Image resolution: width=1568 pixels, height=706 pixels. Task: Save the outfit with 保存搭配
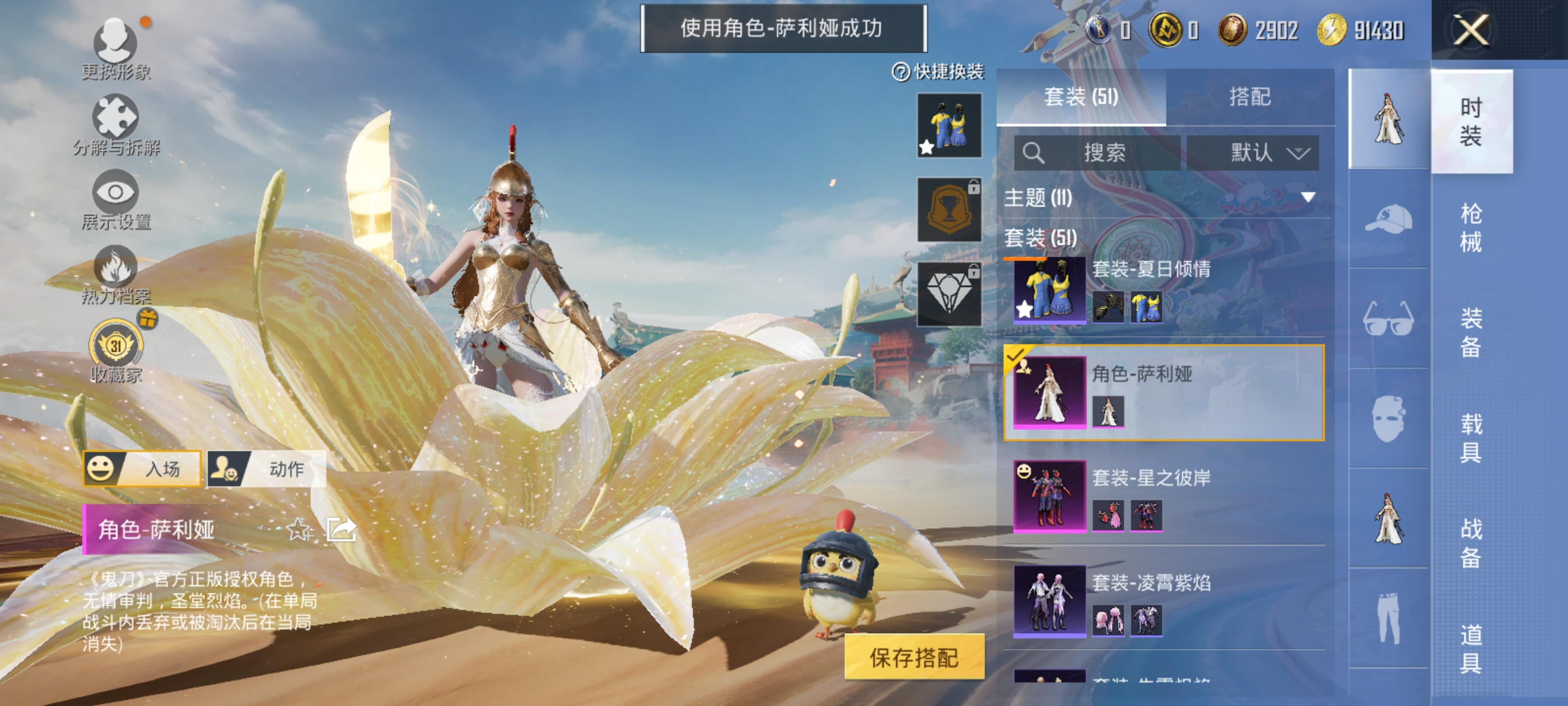[x=914, y=657]
